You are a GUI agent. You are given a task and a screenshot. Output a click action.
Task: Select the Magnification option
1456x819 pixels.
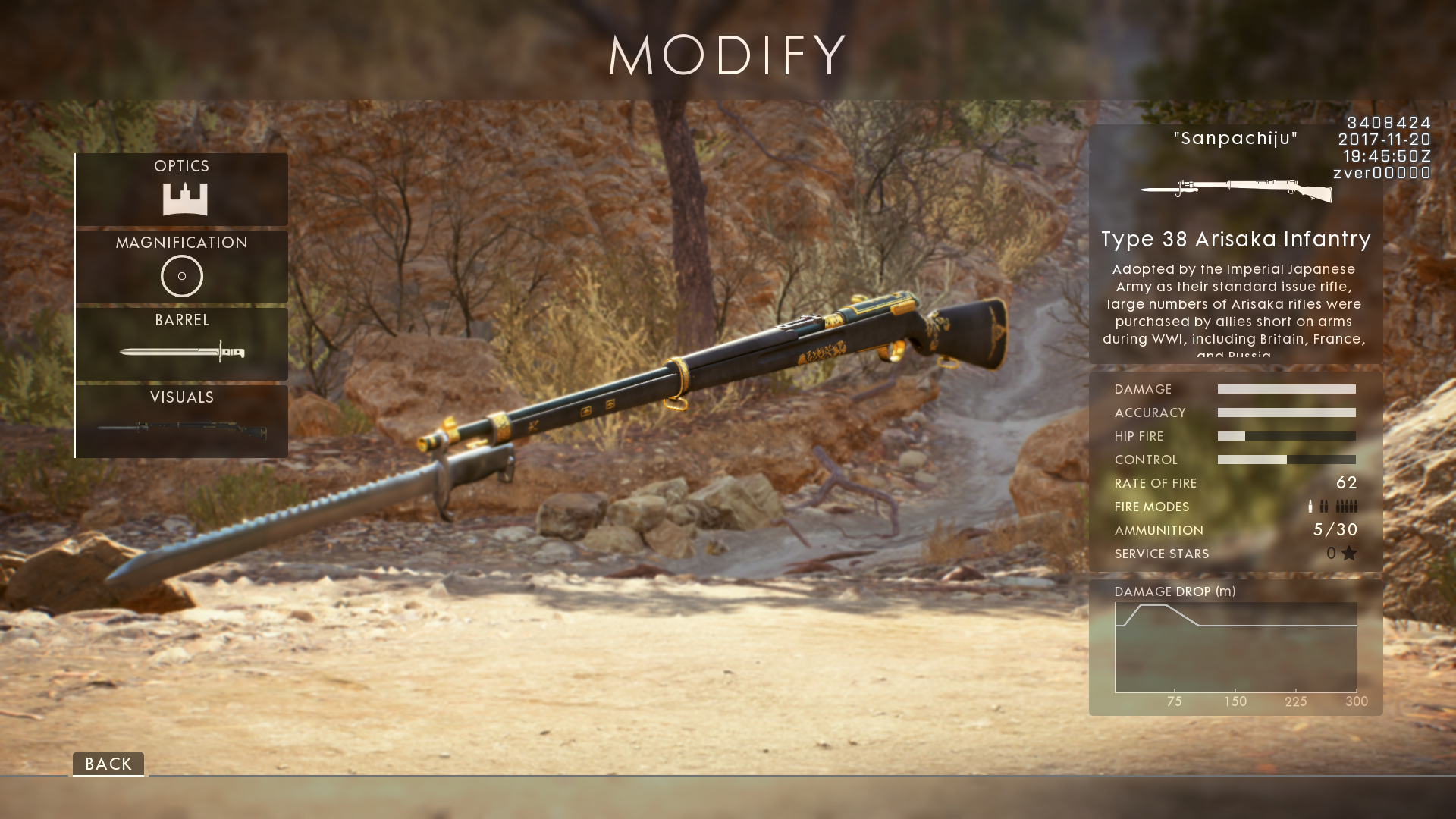click(182, 267)
